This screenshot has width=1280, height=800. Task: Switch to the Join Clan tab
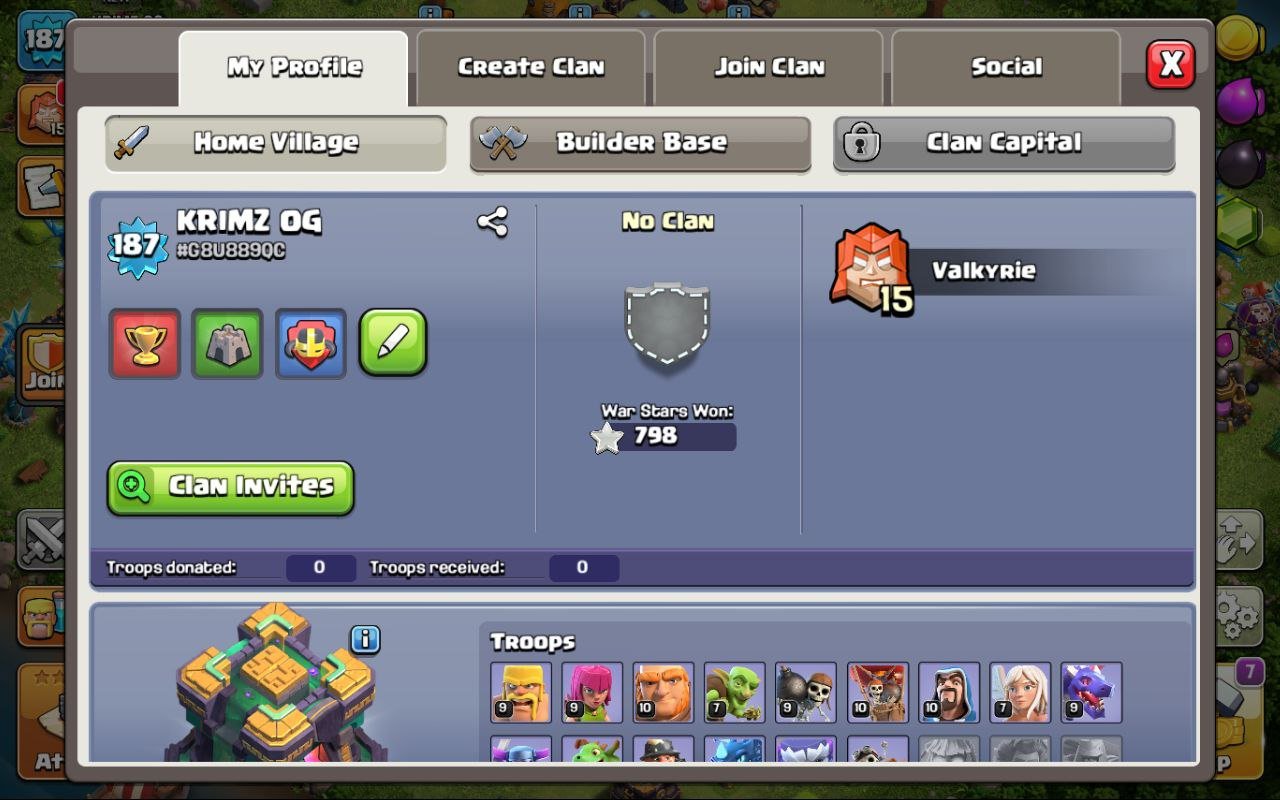click(767, 66)
